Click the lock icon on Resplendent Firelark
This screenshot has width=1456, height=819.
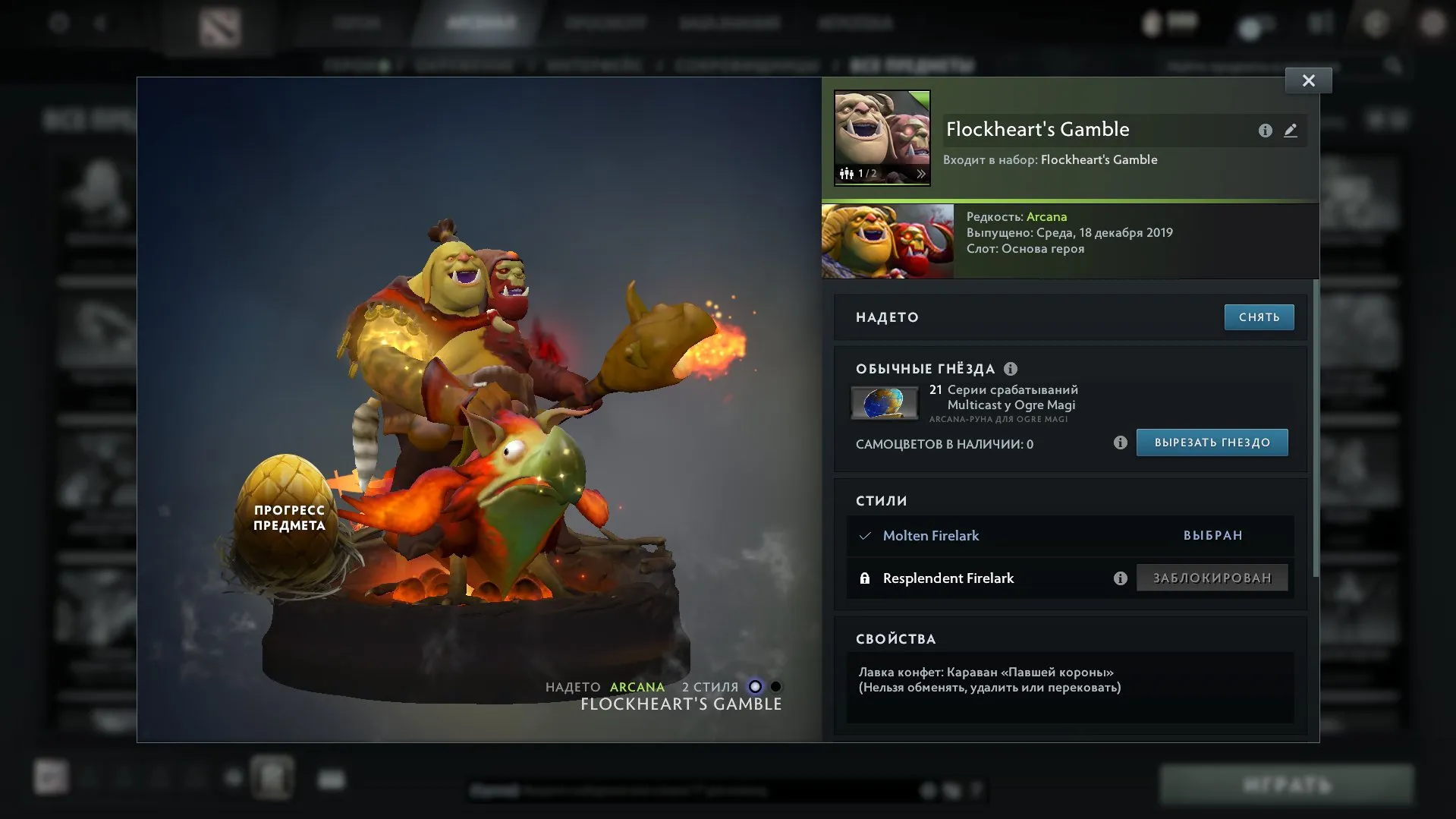pyautogui.click(x=864, y=578)
